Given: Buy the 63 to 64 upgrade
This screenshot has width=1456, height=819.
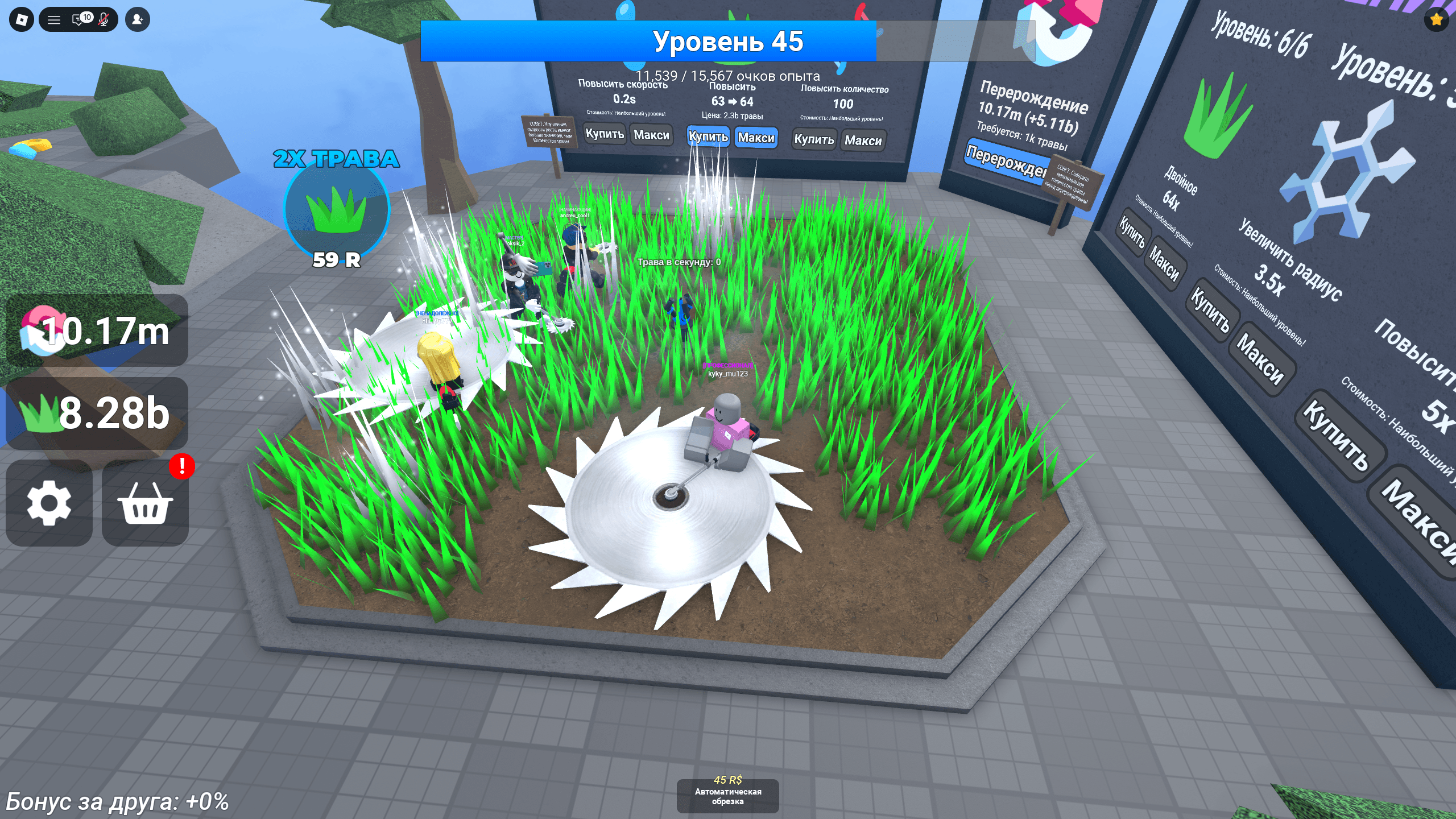Looking at the screenshot, I should (708, 136).
